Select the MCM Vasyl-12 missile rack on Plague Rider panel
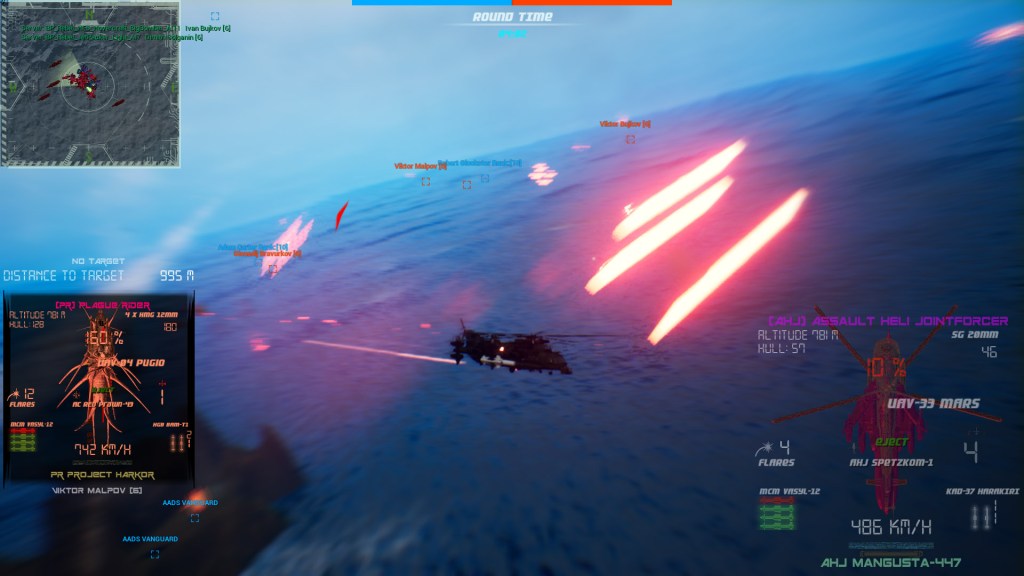 pyautogui.click(x=23, y=439)
